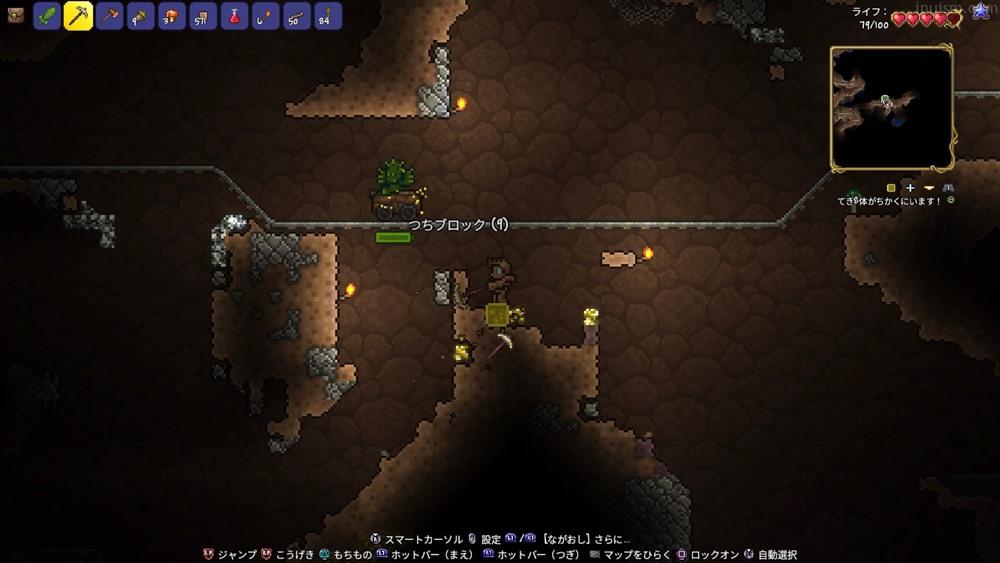Choose the axe hotbar slot
Viewport: 1000px width, 563px height.
[x=110, y=16]
